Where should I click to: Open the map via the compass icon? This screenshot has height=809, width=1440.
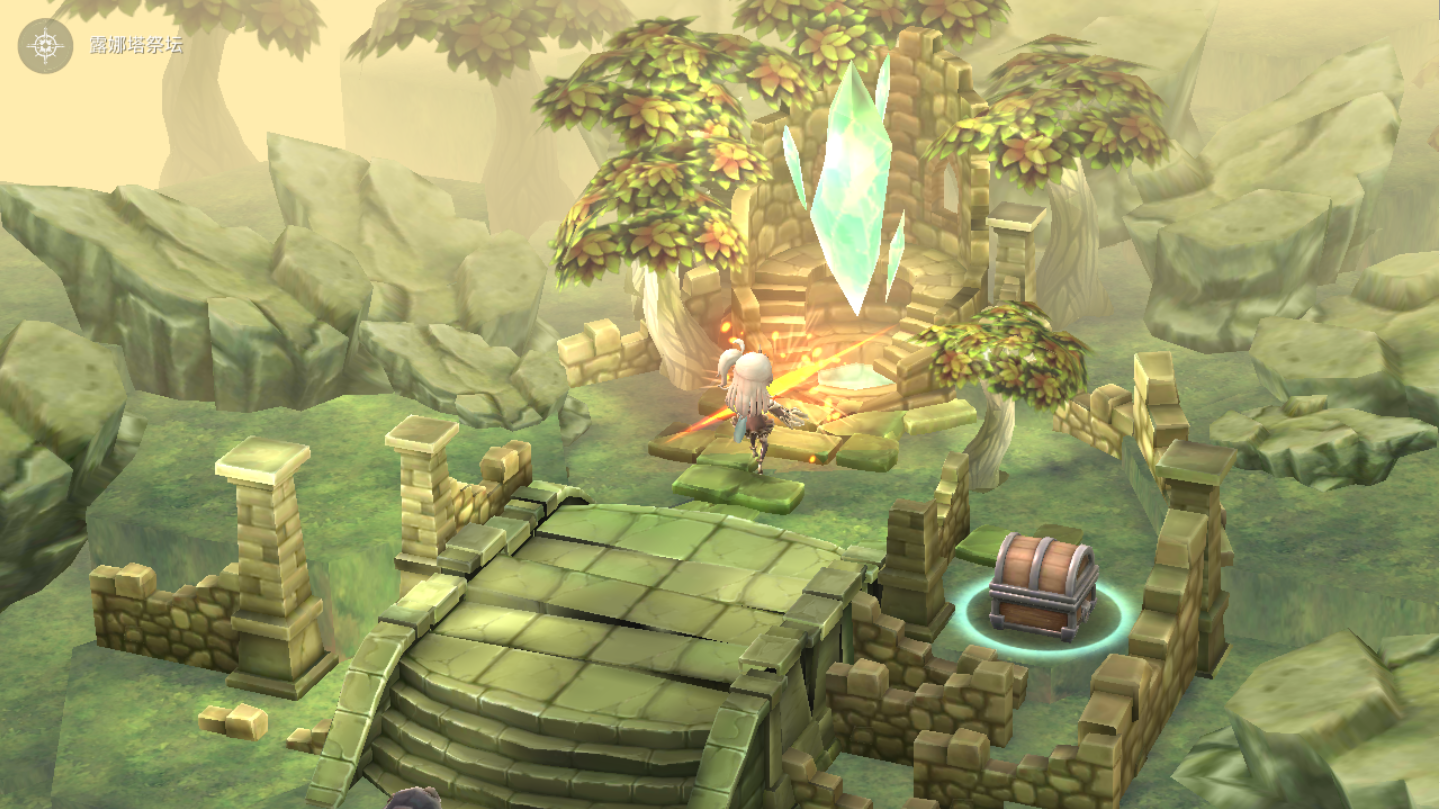point(46,46)
